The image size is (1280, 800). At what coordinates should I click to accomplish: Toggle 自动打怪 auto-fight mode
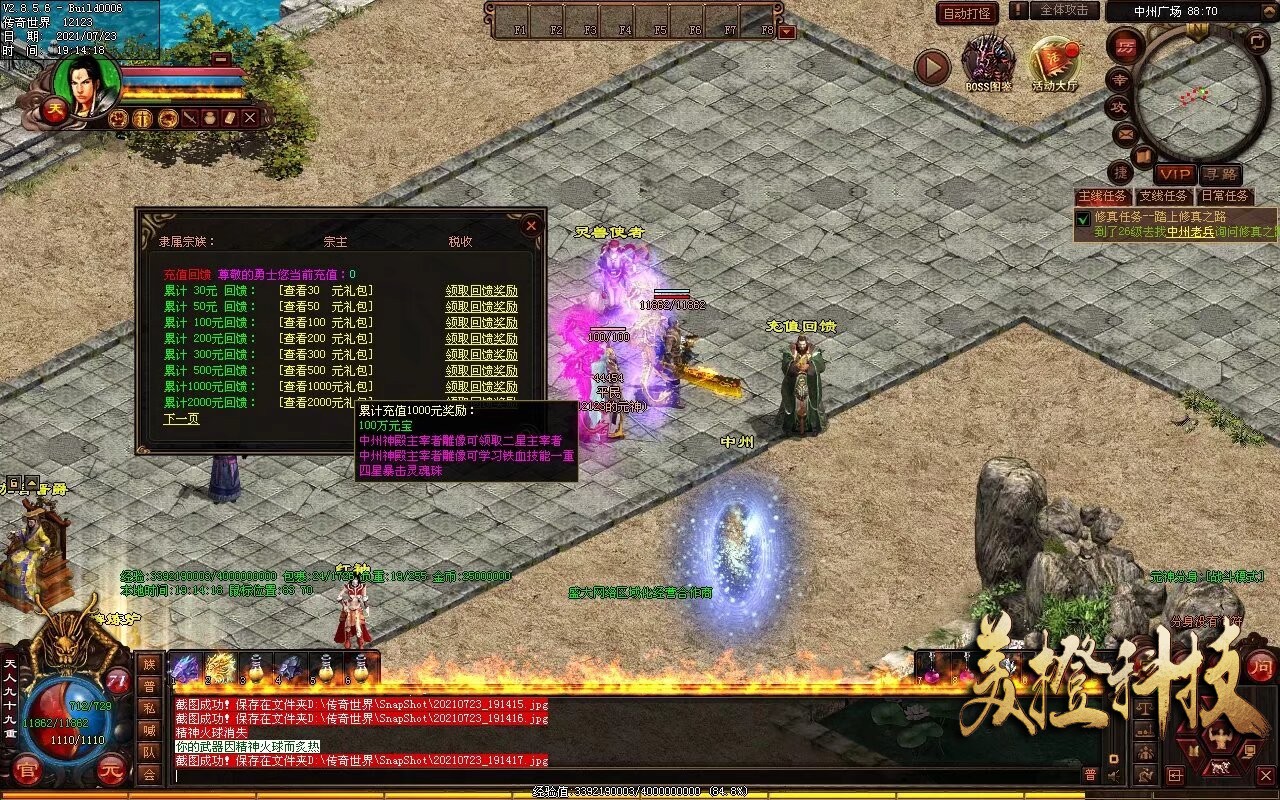tap(967, 12)
